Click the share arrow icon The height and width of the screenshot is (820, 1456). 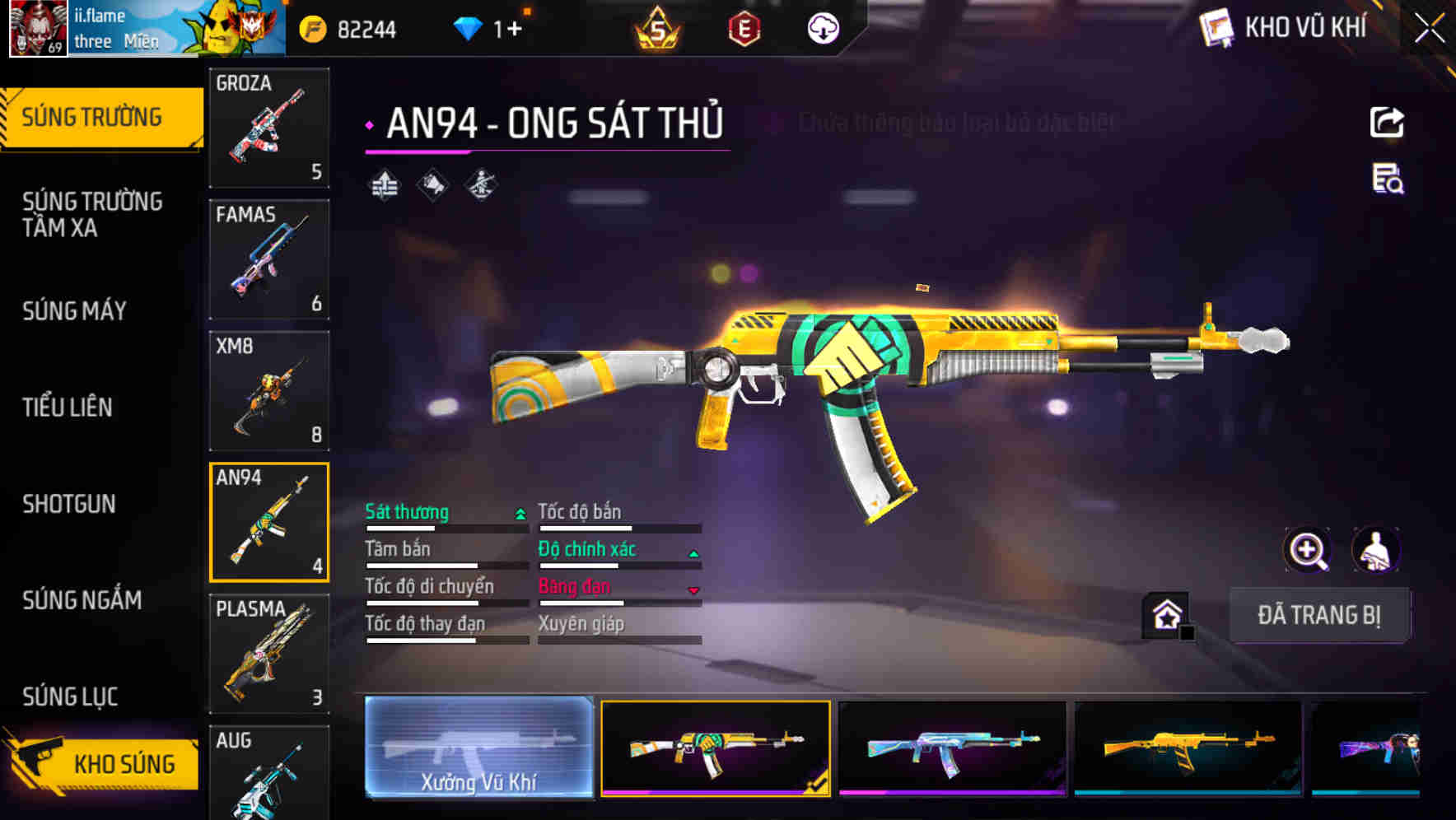coord(1387,123)
